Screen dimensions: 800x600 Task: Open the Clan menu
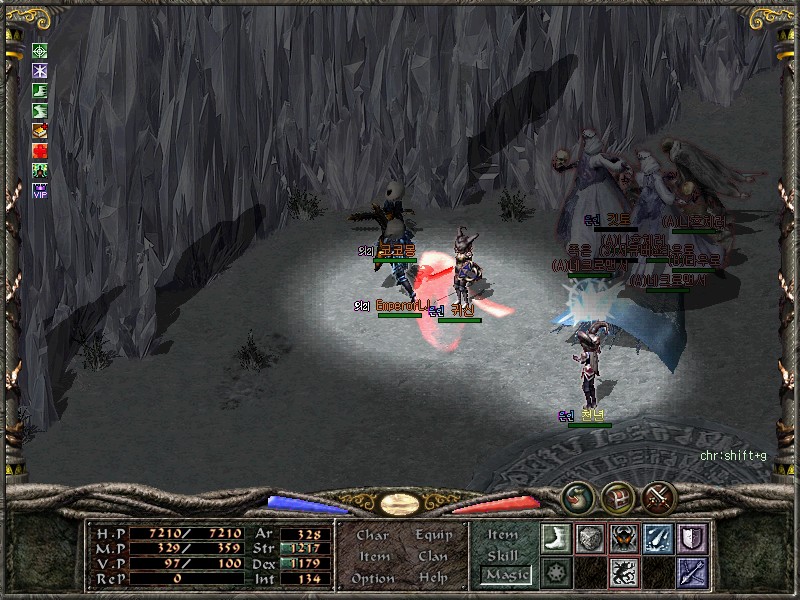coord(433,556)
